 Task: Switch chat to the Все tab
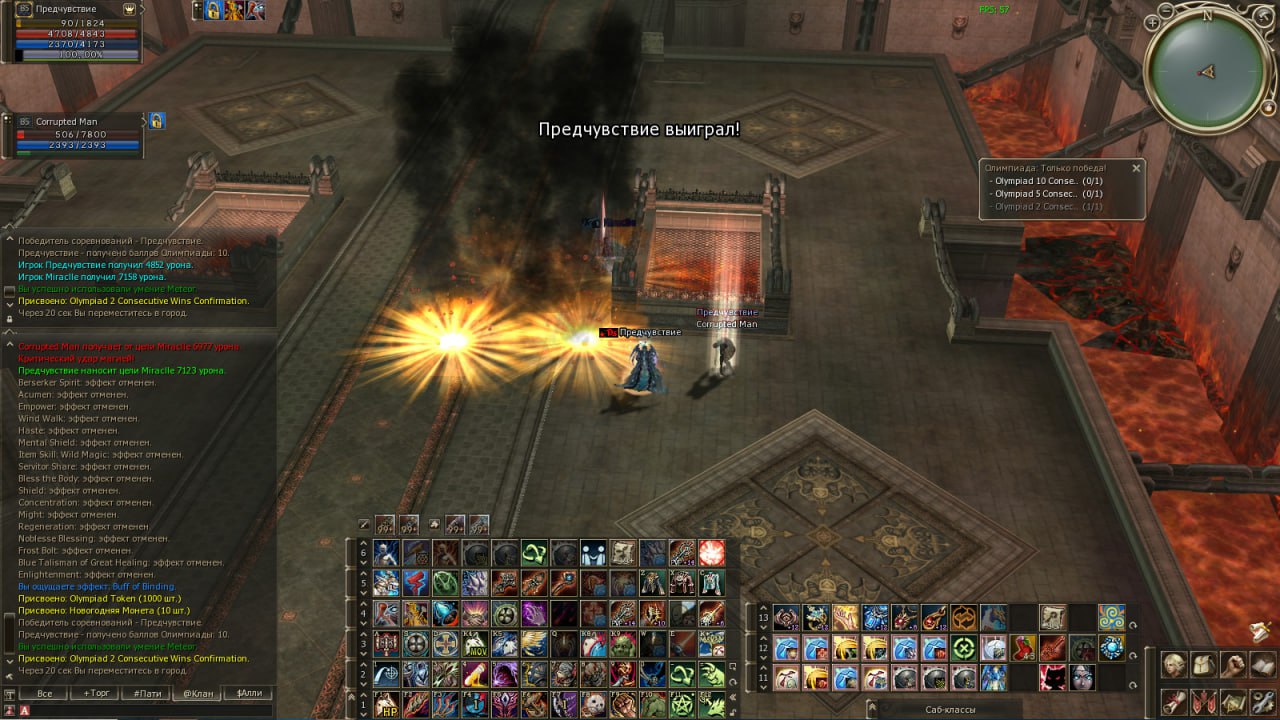44,693
